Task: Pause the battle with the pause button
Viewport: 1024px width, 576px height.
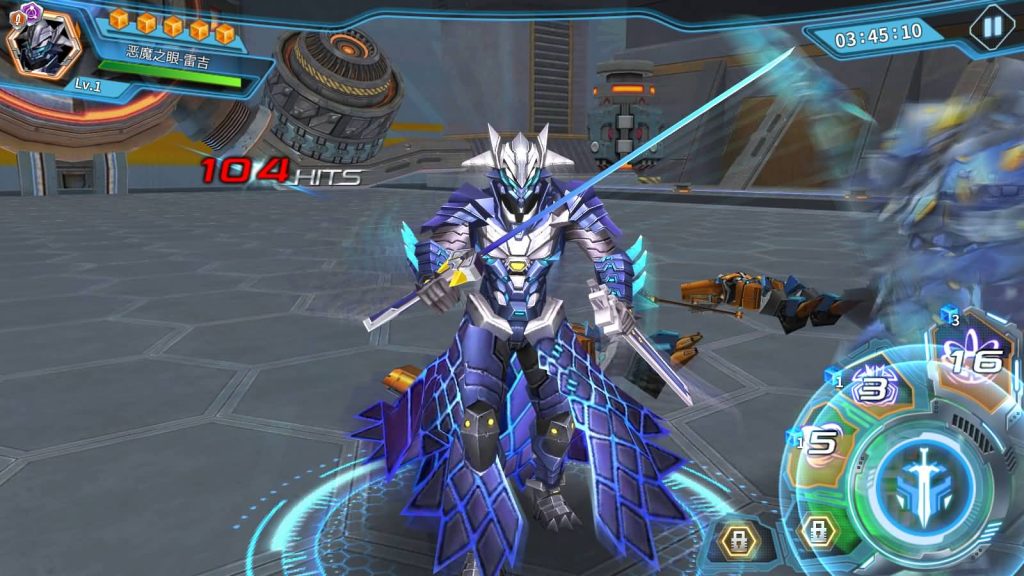Action: [992, 27]
